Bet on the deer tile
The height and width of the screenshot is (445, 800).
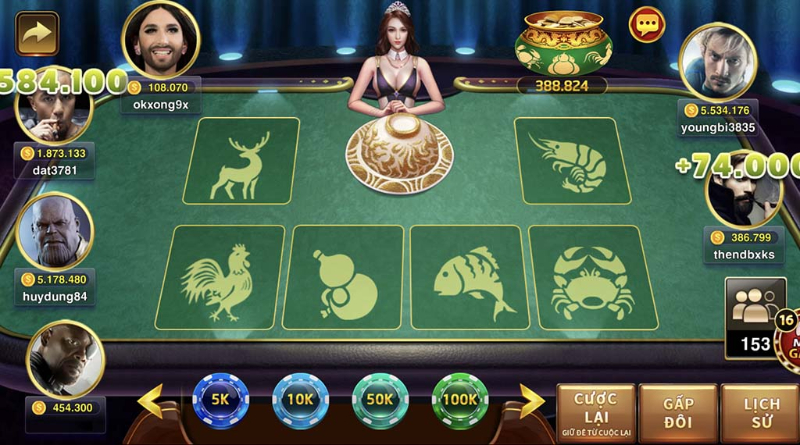241,161
